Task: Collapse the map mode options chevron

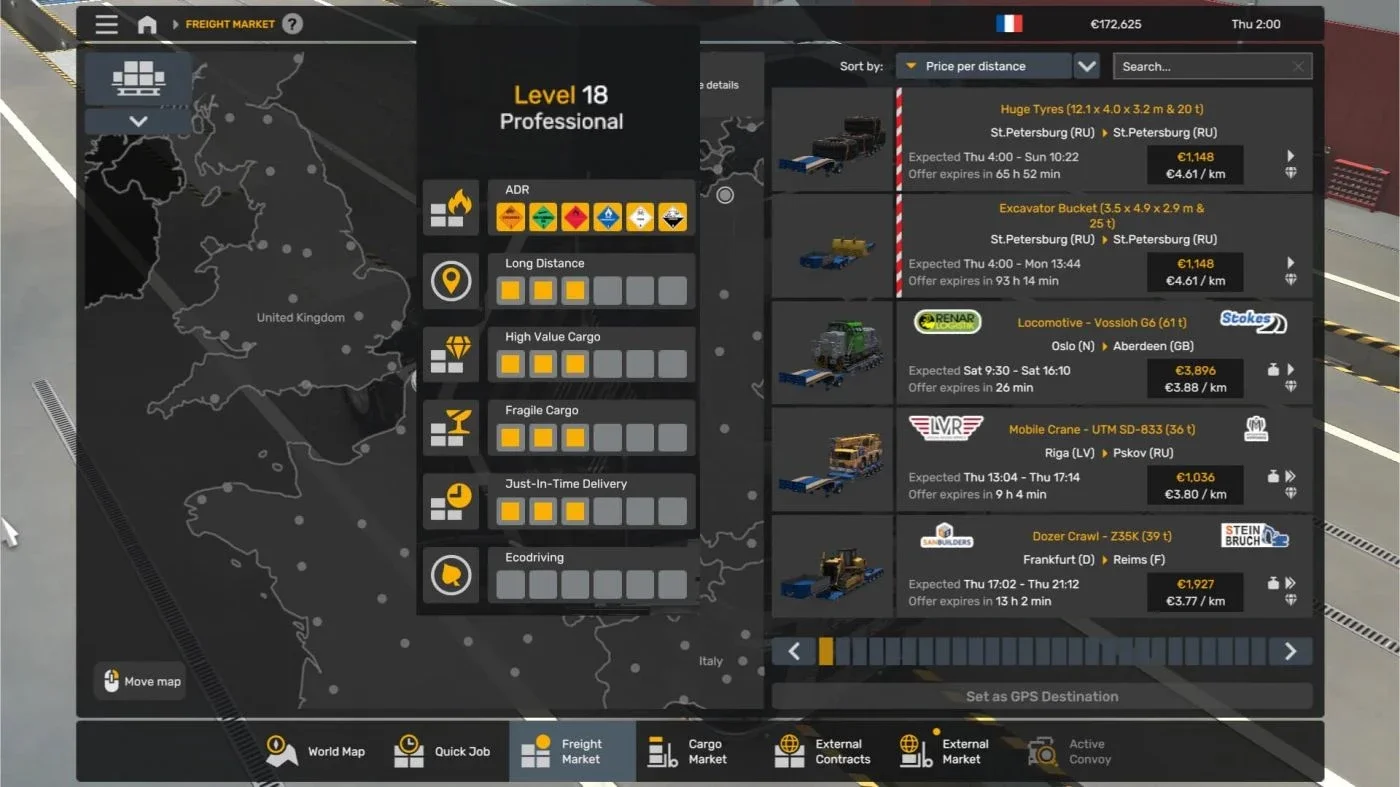Action: point(137,120)
